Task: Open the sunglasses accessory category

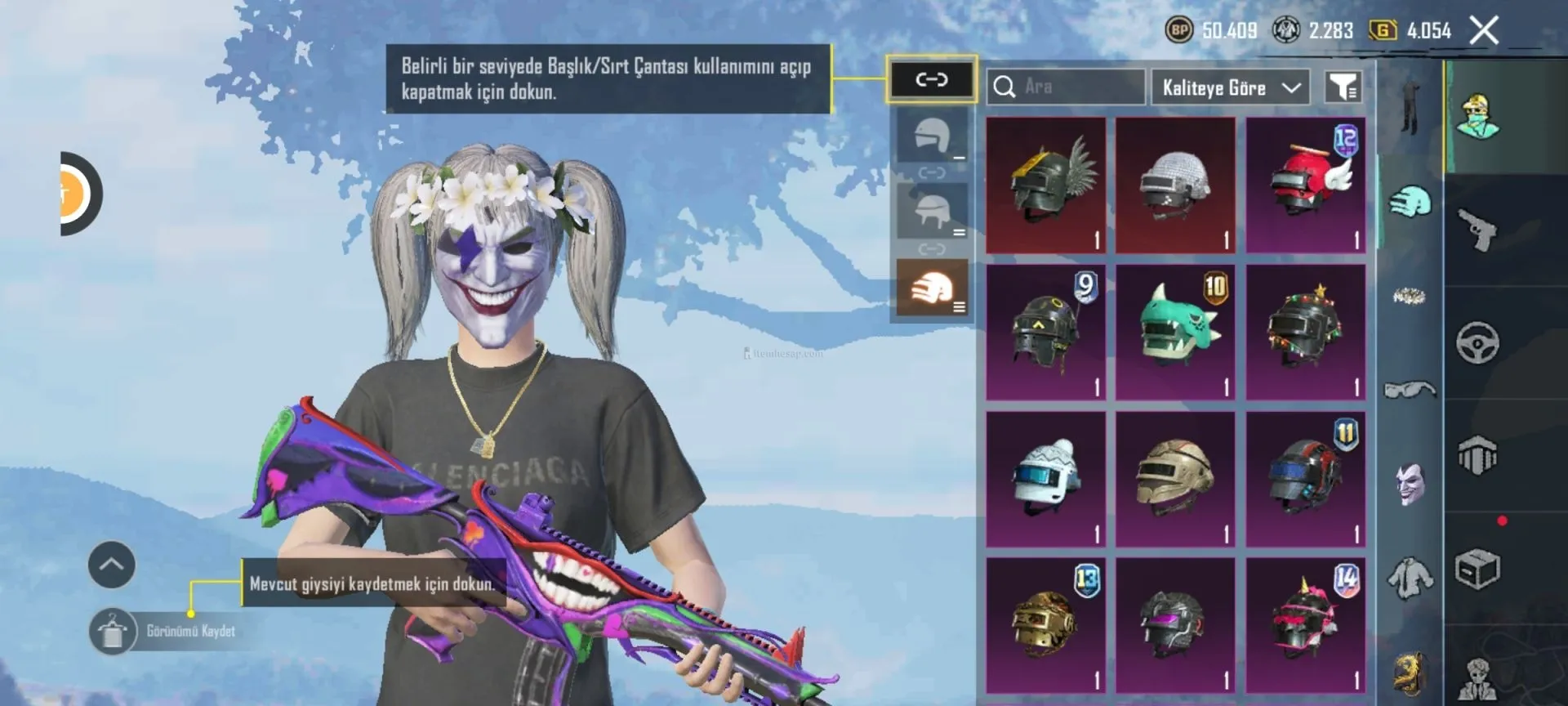Action: [x=1410, y=390]
